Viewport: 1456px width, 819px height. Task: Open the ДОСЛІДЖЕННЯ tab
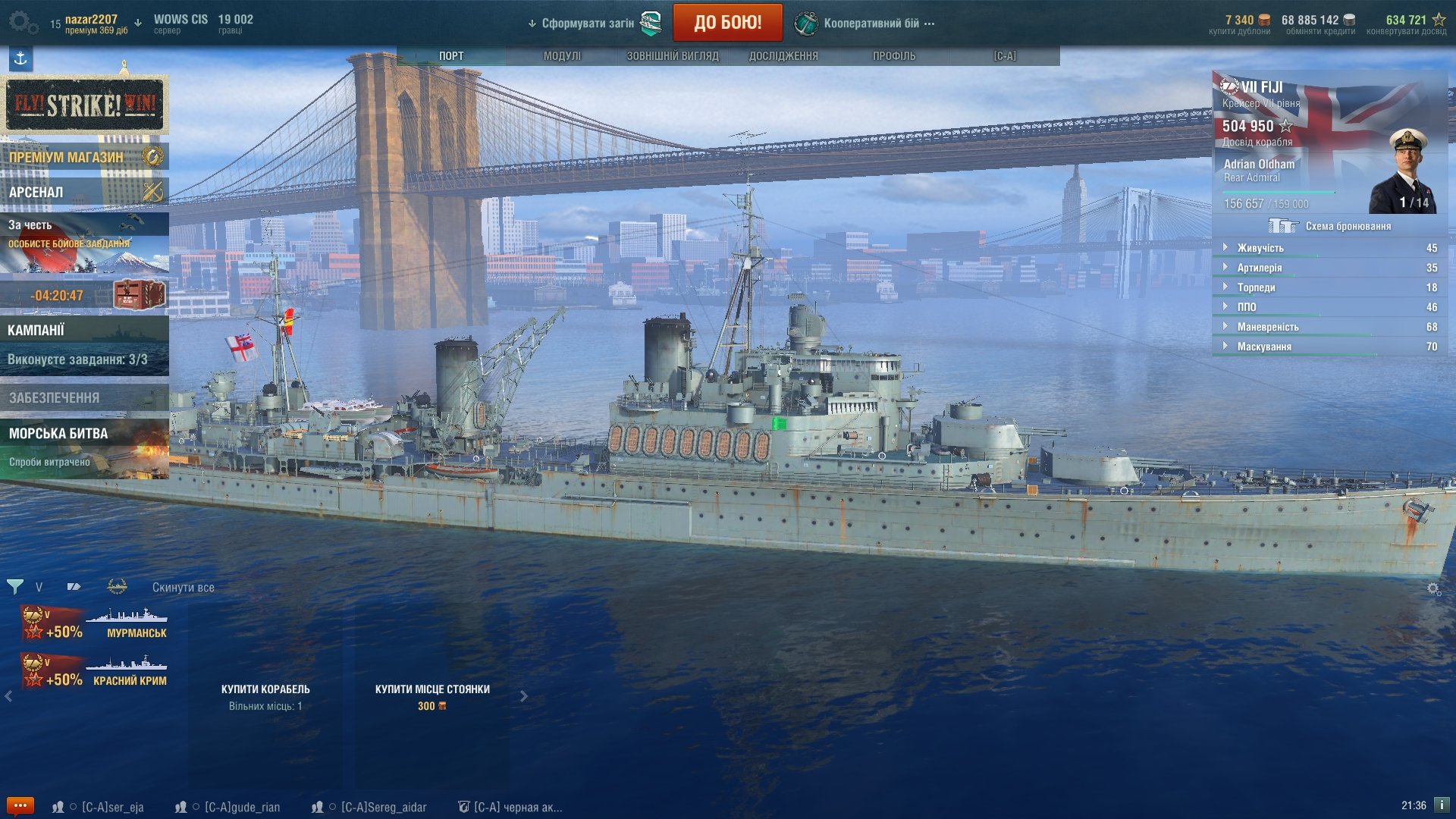tap(783, 56)
